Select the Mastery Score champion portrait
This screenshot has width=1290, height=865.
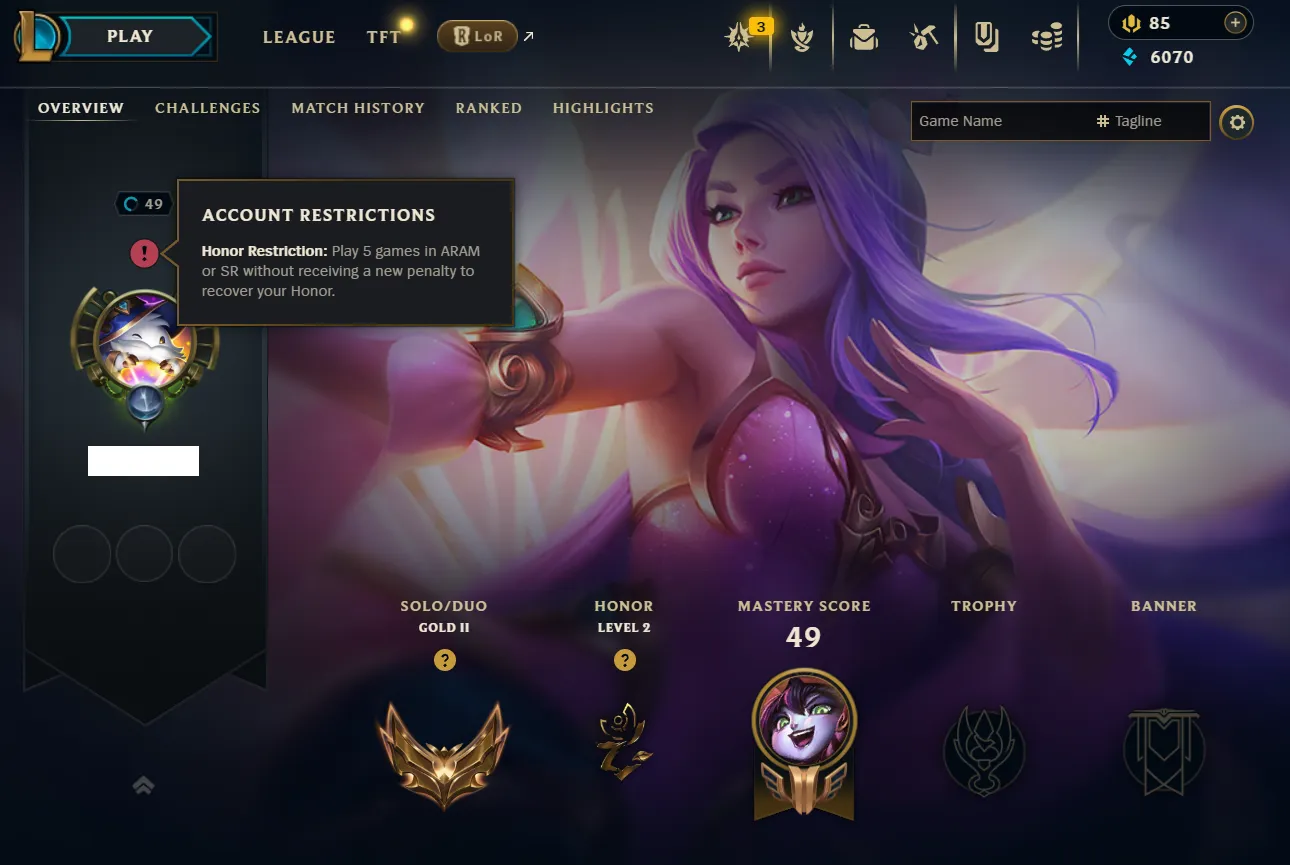click(x=804, y=722)
